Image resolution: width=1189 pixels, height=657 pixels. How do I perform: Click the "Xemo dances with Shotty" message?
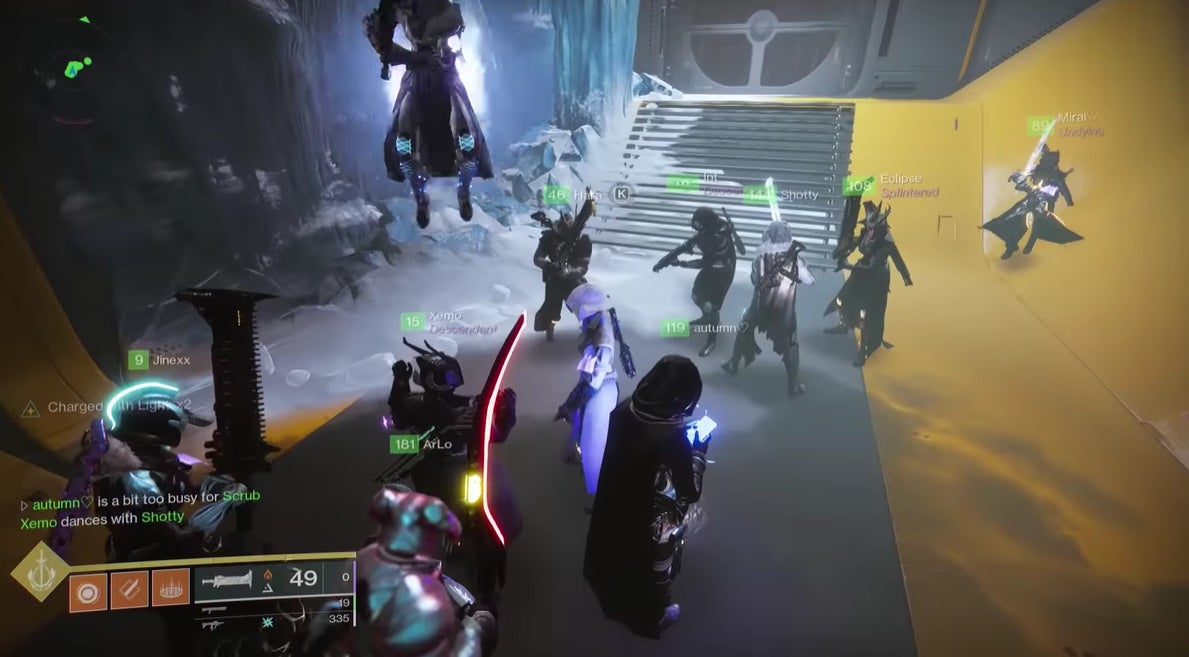pyautogui.click(x=102, y=517)
